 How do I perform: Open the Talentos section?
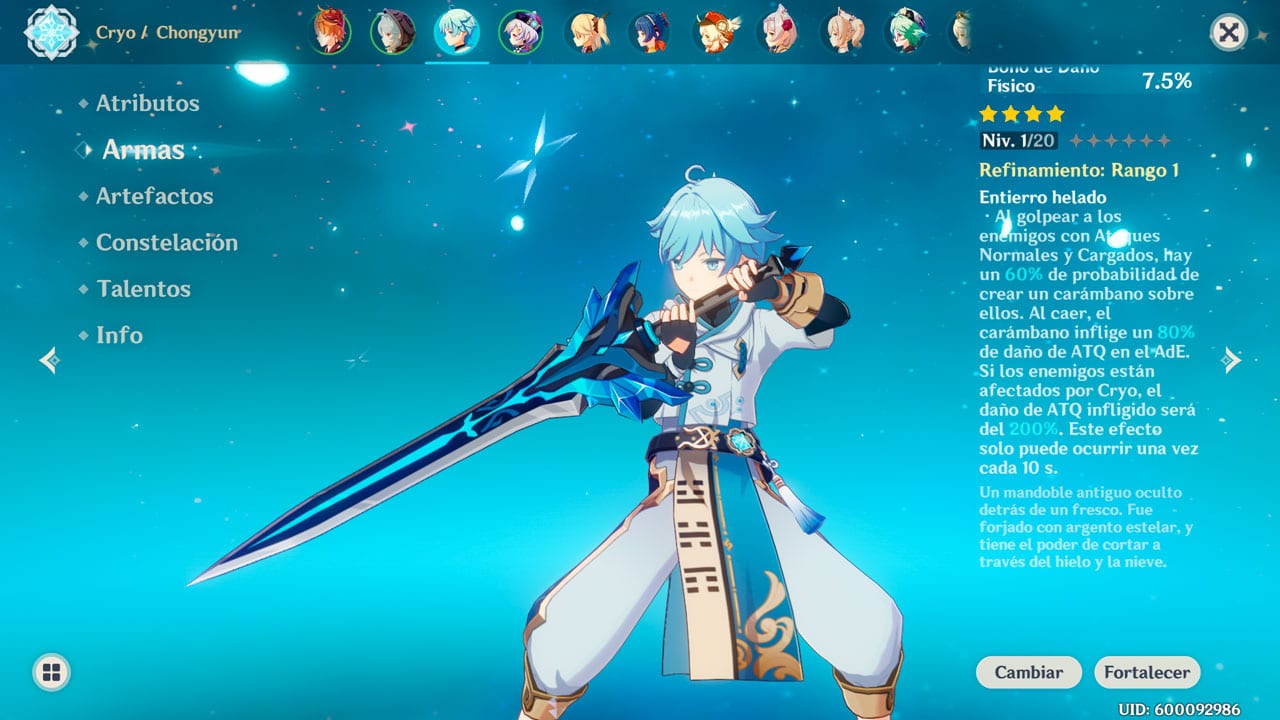point(143,289)
